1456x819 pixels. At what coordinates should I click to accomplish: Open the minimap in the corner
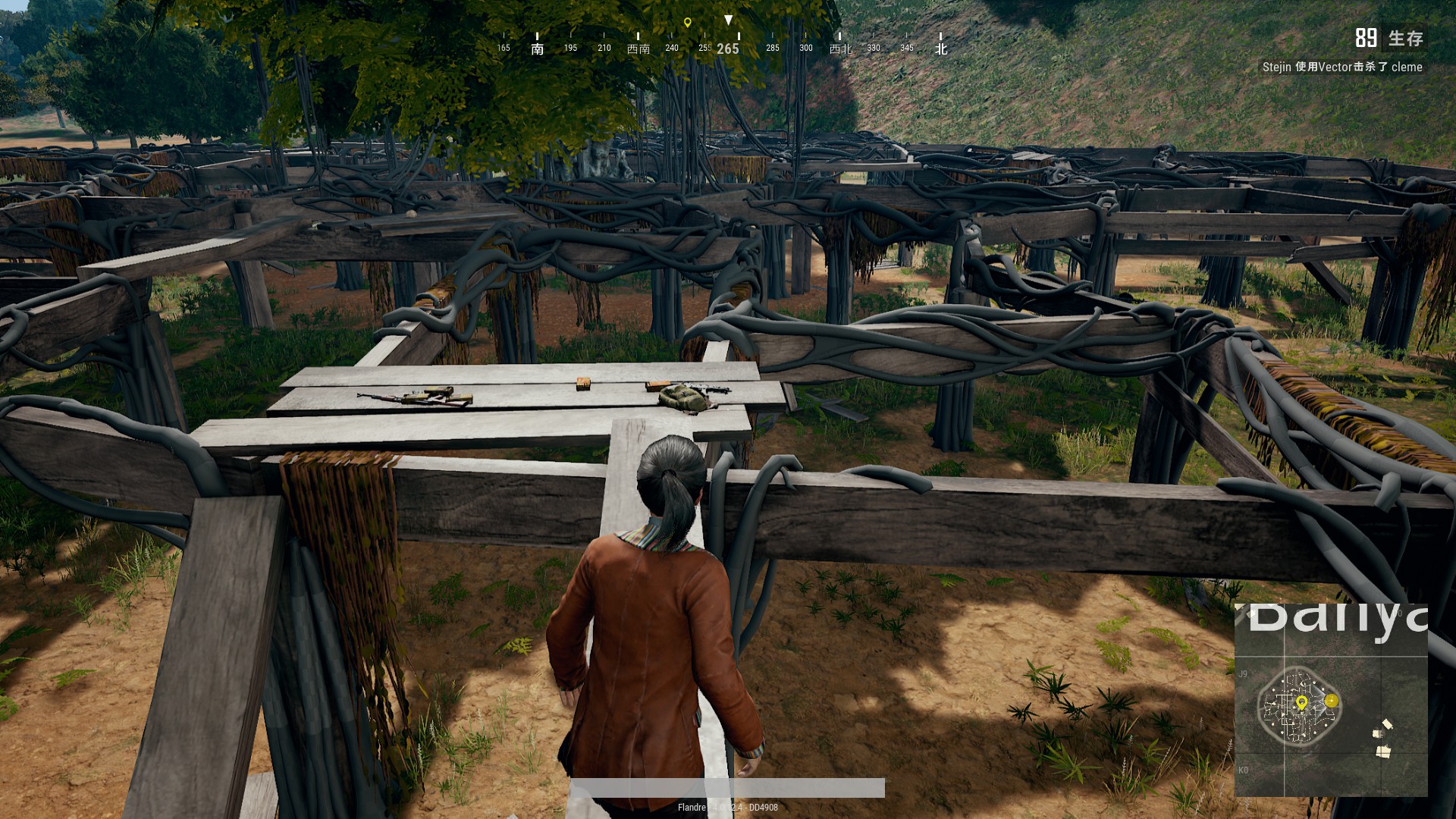click(1331, 700)
